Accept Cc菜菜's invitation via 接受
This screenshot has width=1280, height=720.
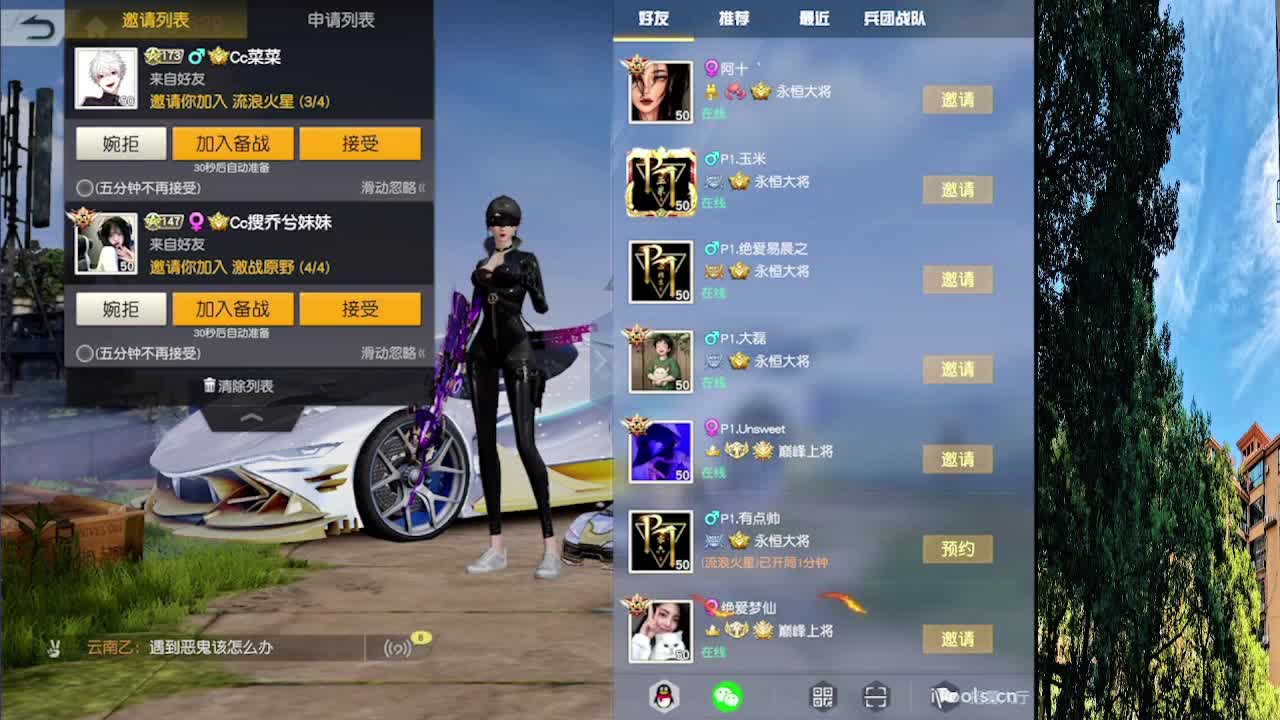tap(362, 143)
